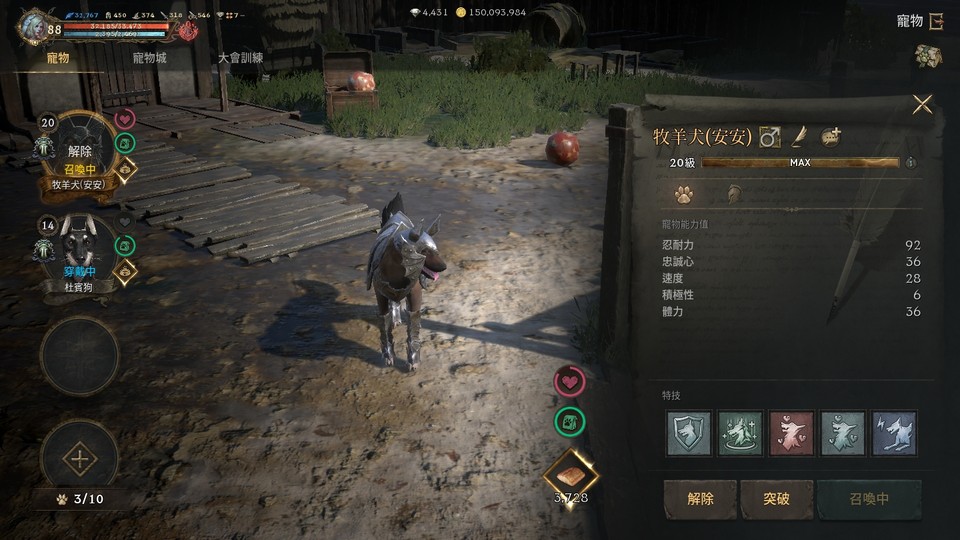Rename the pet with the feather quill icon
This screenshot has width=960, height=540.
pos(800,137)
